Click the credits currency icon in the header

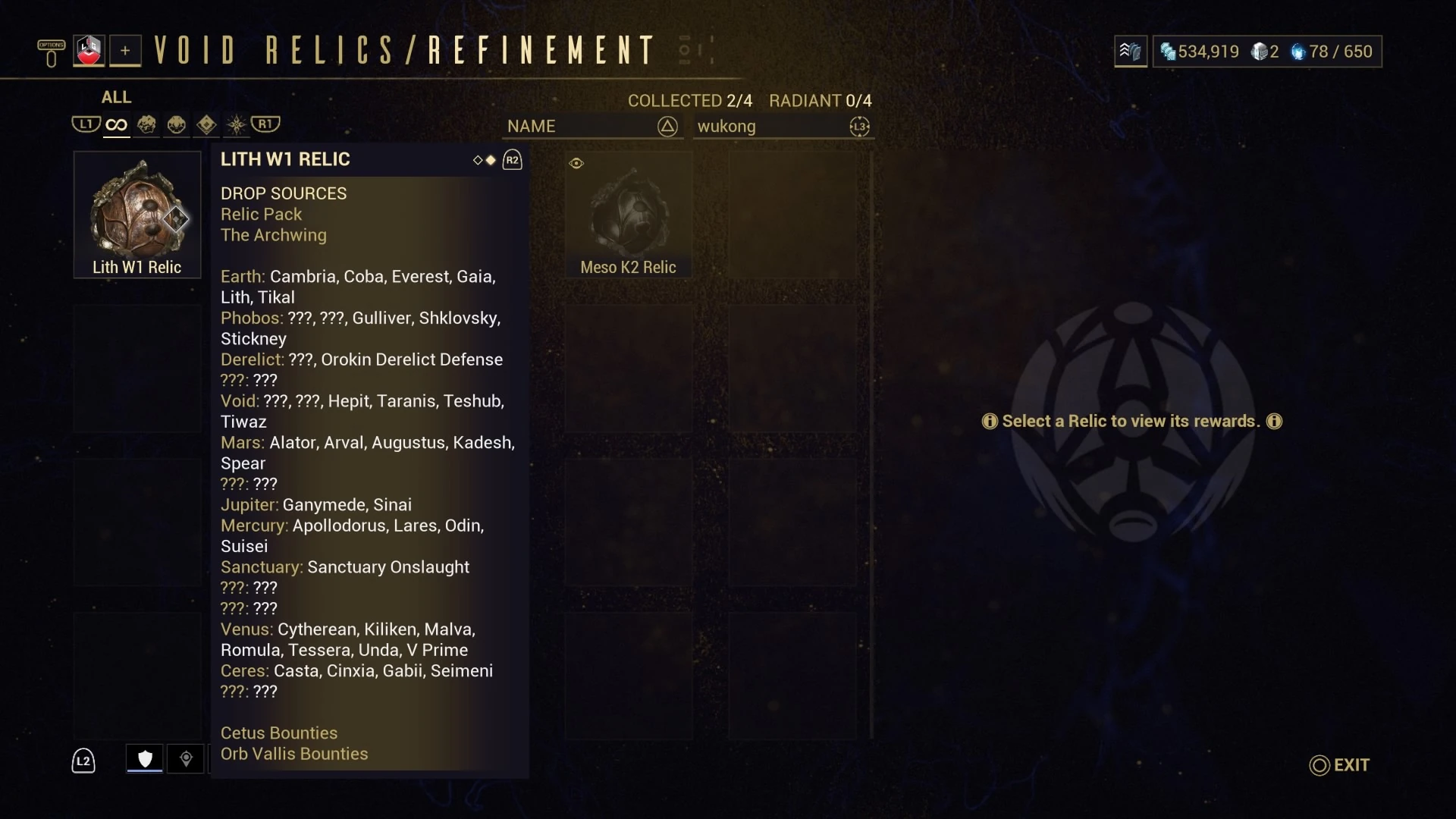click(1166, 52)
